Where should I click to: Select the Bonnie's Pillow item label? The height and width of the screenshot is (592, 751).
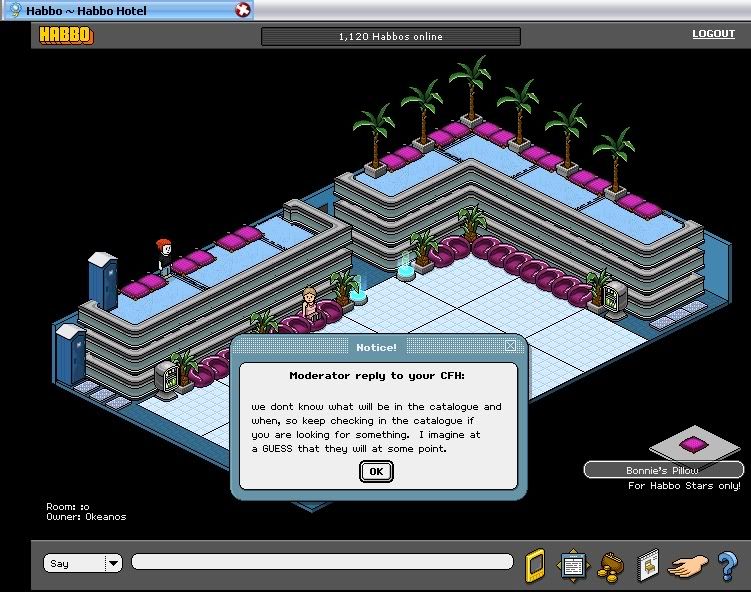pyautogui.click(x=663, y=470)
